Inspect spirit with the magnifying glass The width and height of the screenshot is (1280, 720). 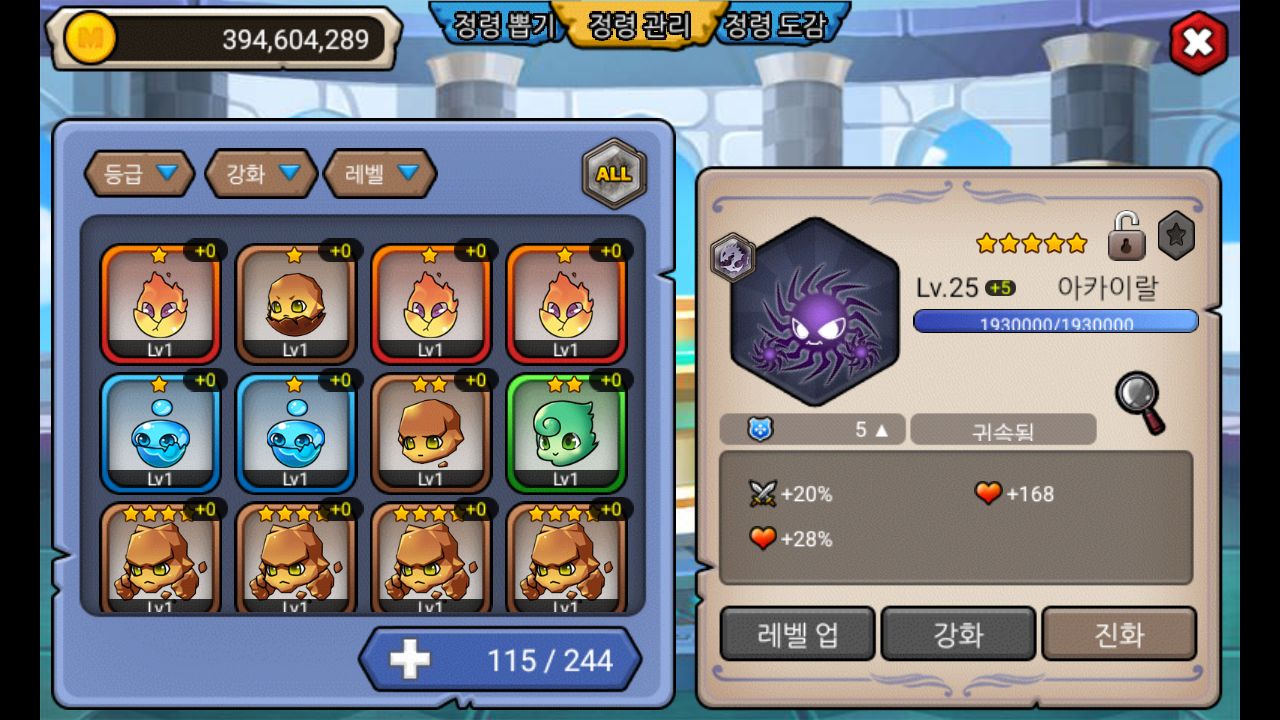(x=1140, y=402)
